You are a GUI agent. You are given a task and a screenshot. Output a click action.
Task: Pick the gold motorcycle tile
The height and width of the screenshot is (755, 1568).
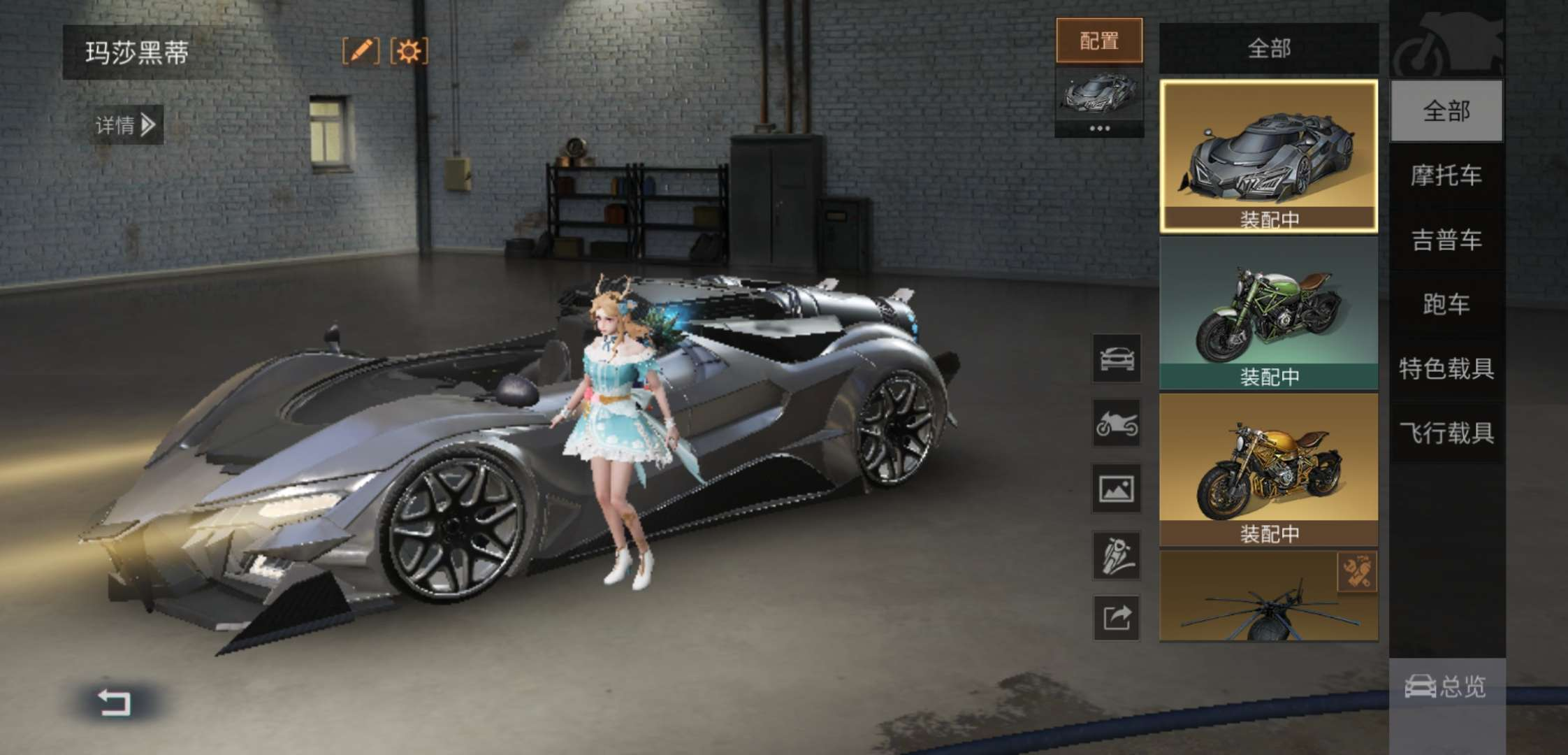[1268, 469]
